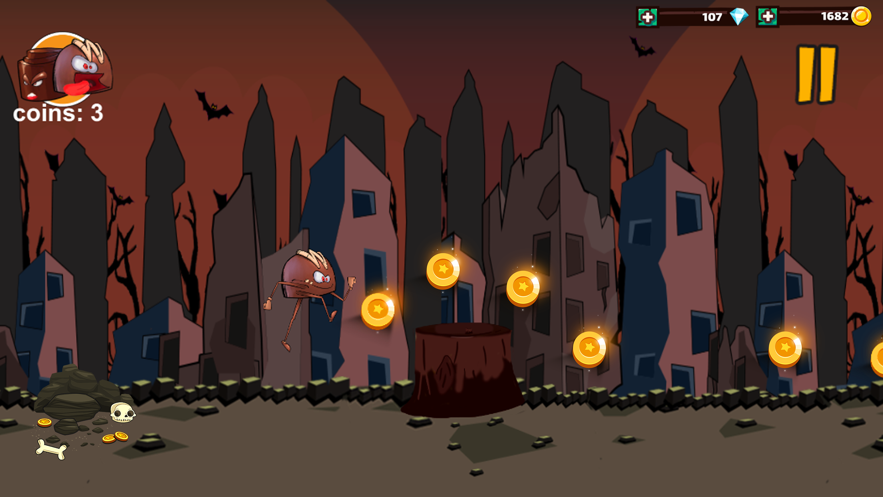
Task: Add more diamonds with the green plus
Action: click(x=648, y=17)
